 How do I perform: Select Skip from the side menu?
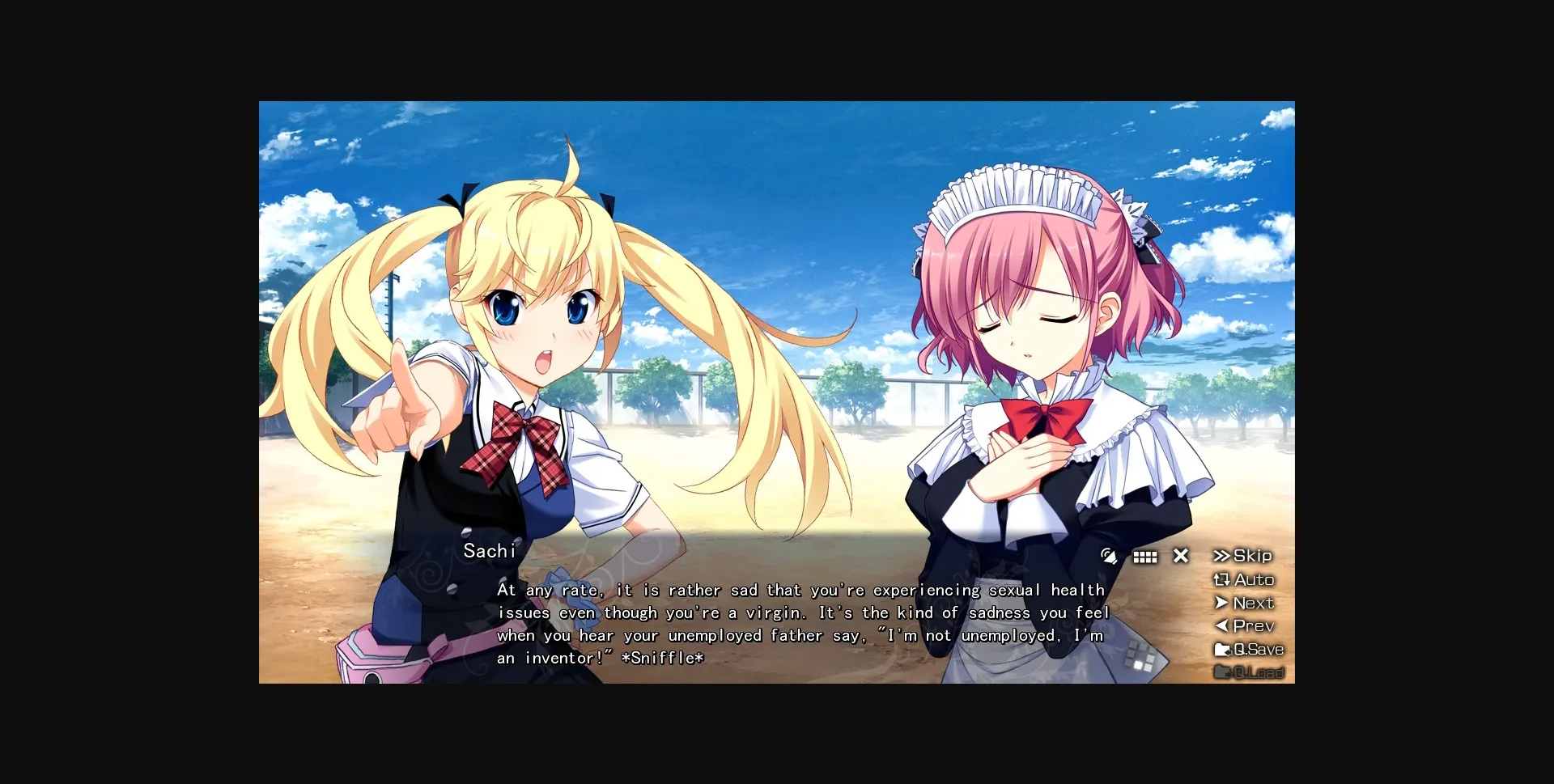[x=1247, y=556]
